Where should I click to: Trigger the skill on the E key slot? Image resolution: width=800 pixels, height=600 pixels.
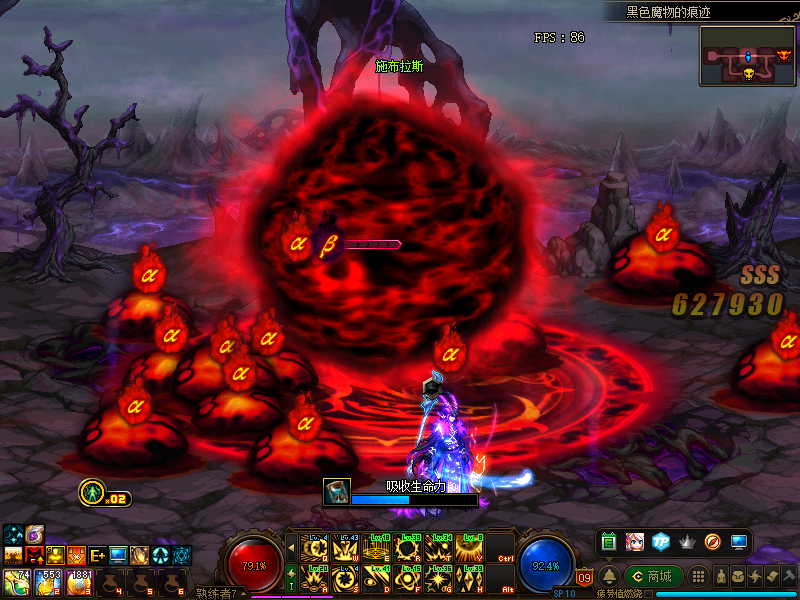pos(377,548)
